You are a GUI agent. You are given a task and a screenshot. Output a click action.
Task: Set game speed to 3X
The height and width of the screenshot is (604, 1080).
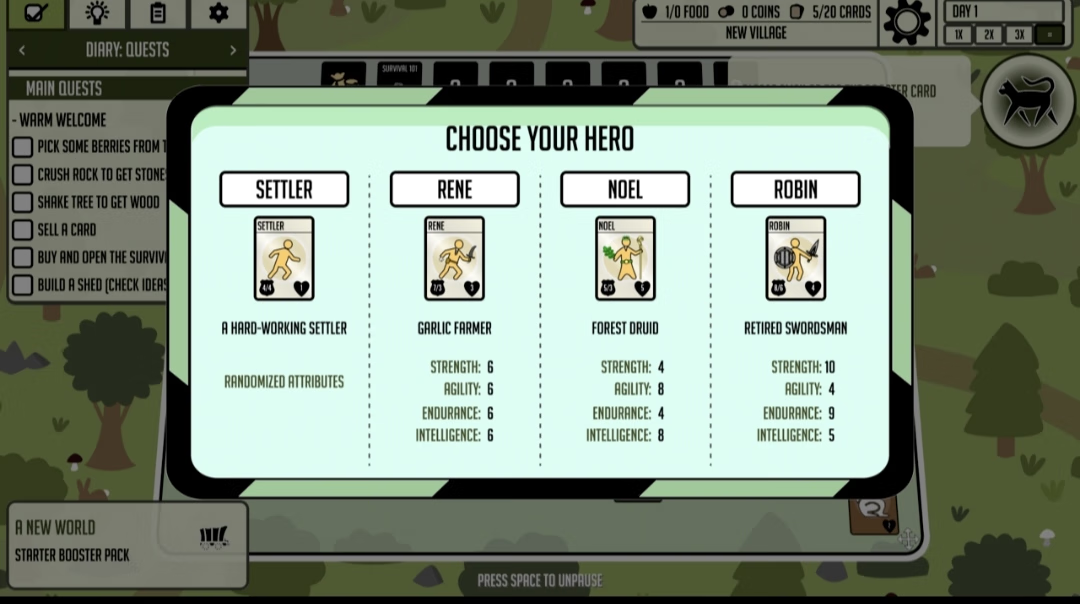1018,35
